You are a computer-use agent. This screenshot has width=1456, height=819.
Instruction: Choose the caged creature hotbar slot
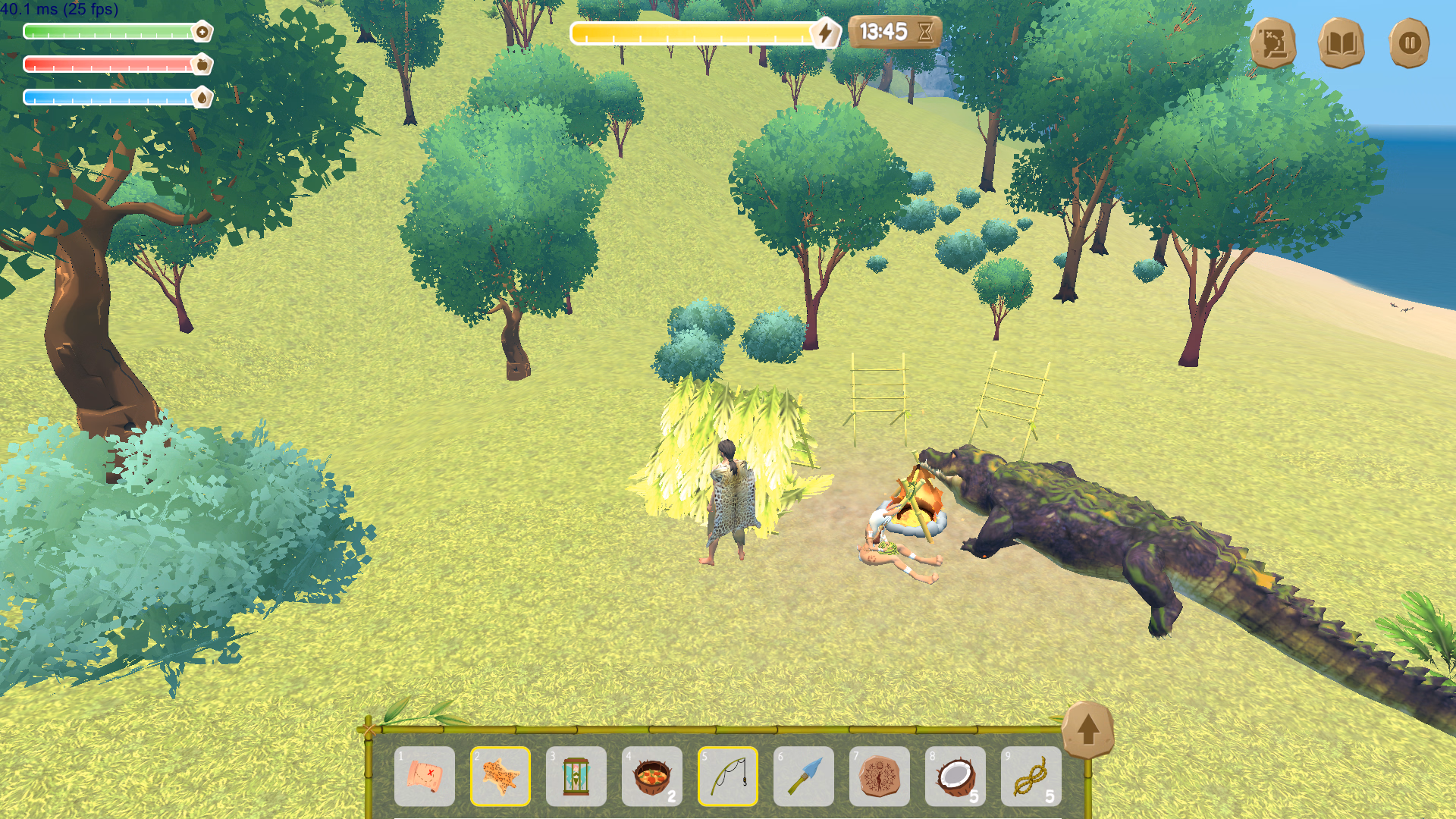(576, 776)
